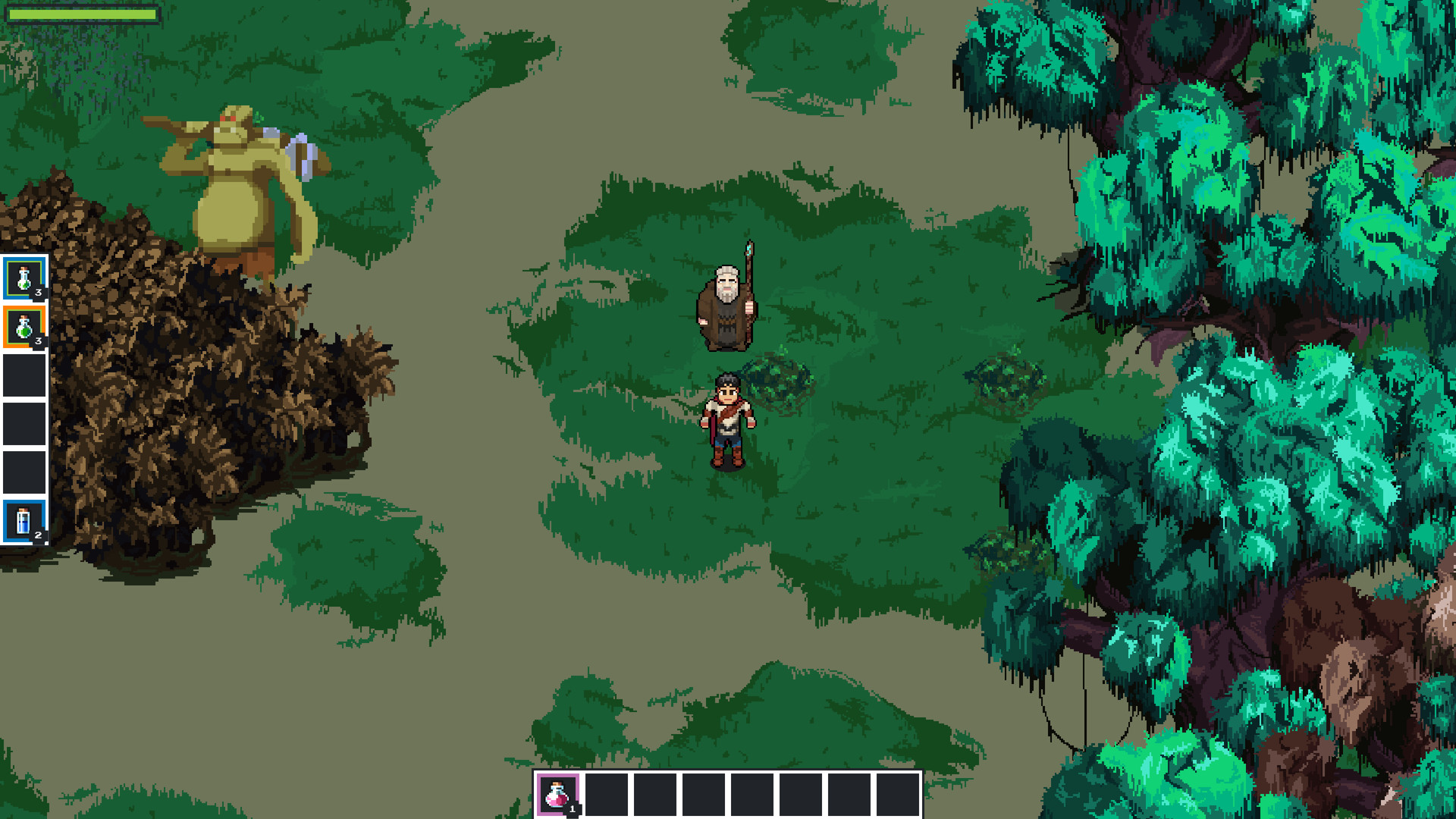The height and width of the screenshot is (819, 1456).
Task: Click the number 3 on the orange-bordered potion
Action: tap(38, 339)
